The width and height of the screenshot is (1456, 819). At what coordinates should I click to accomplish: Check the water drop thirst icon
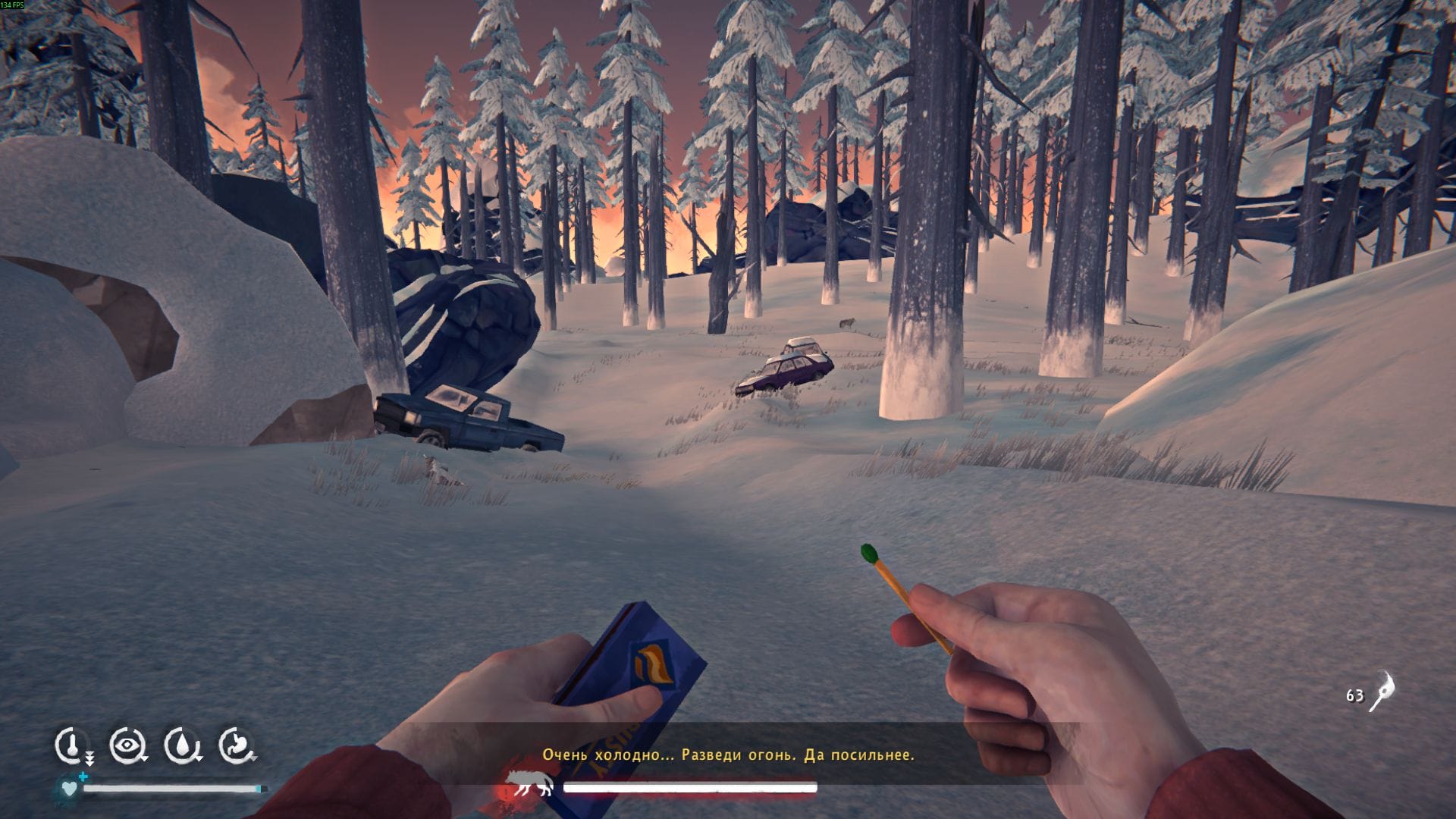click(x=182, y=745)
